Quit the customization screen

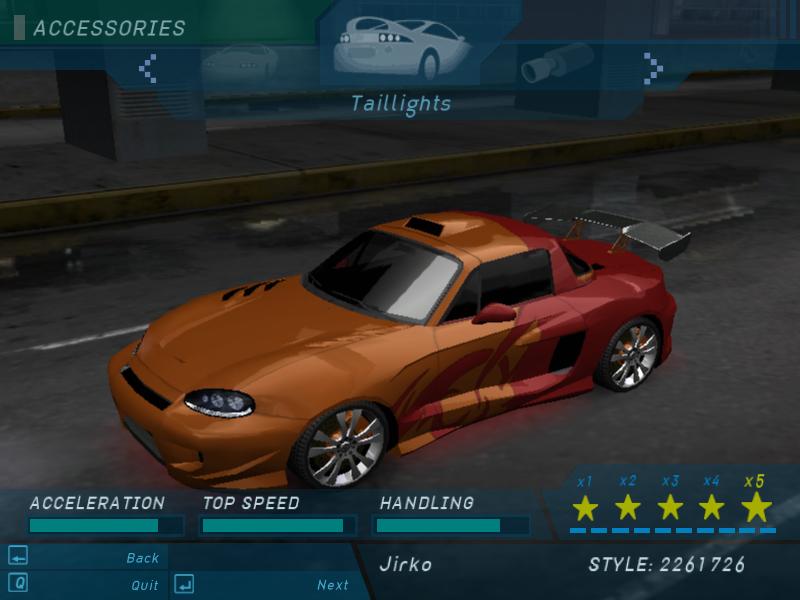point(144,585)
